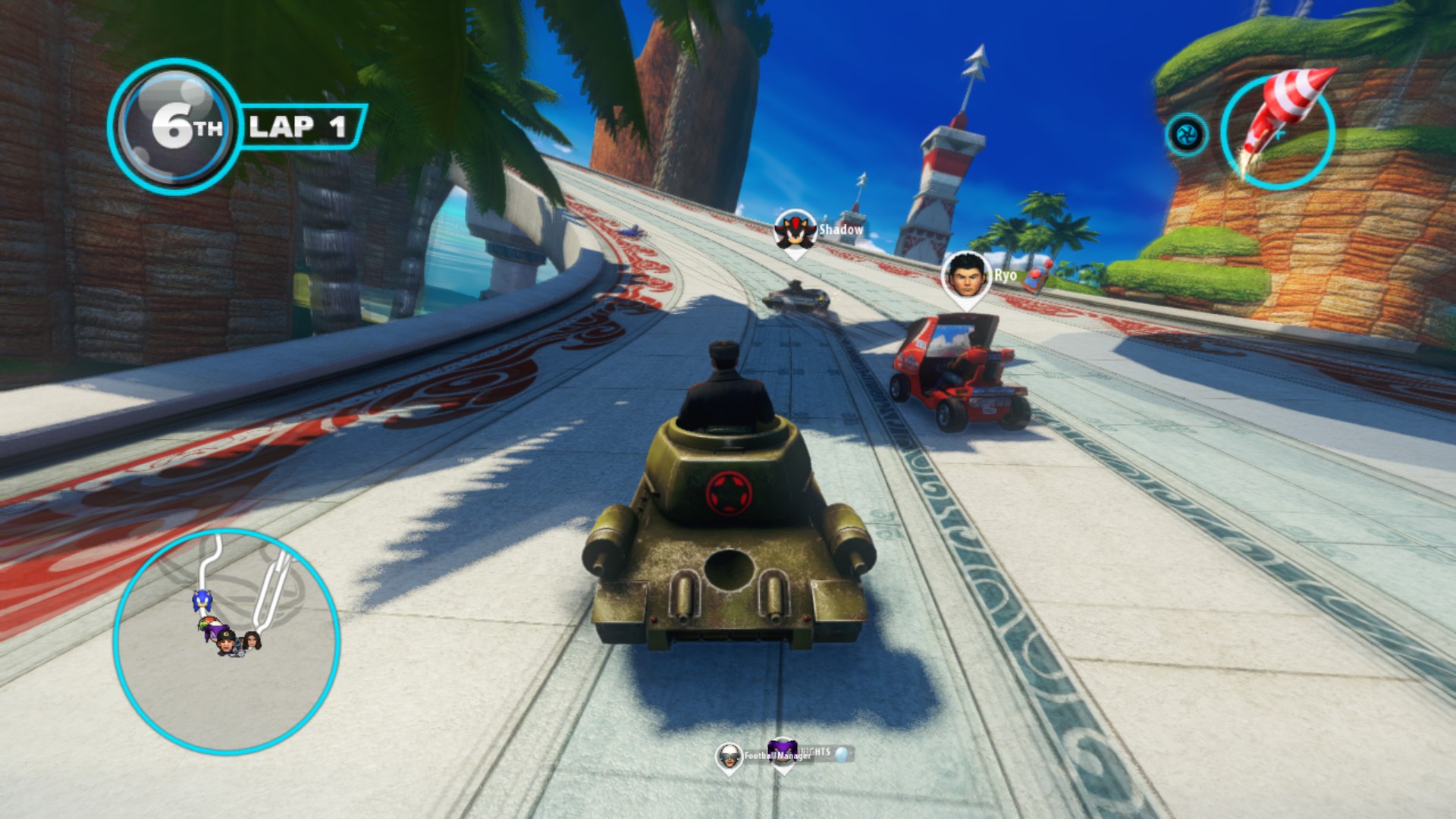Select the firework rocket item slot
Image resolution: width=1456 pixels, height=819 pixels.
point(1279,132)
